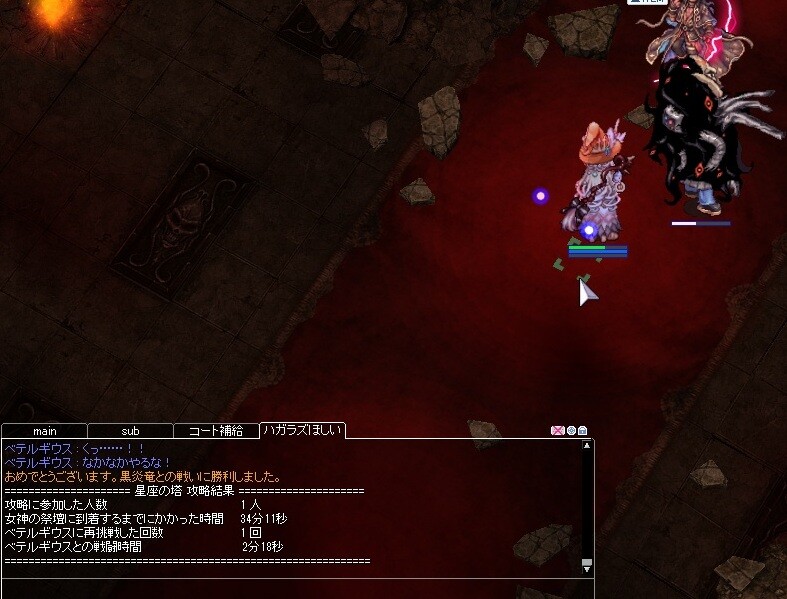
Task: Switch to the main chat tab
Action: [x=45, y=431]
